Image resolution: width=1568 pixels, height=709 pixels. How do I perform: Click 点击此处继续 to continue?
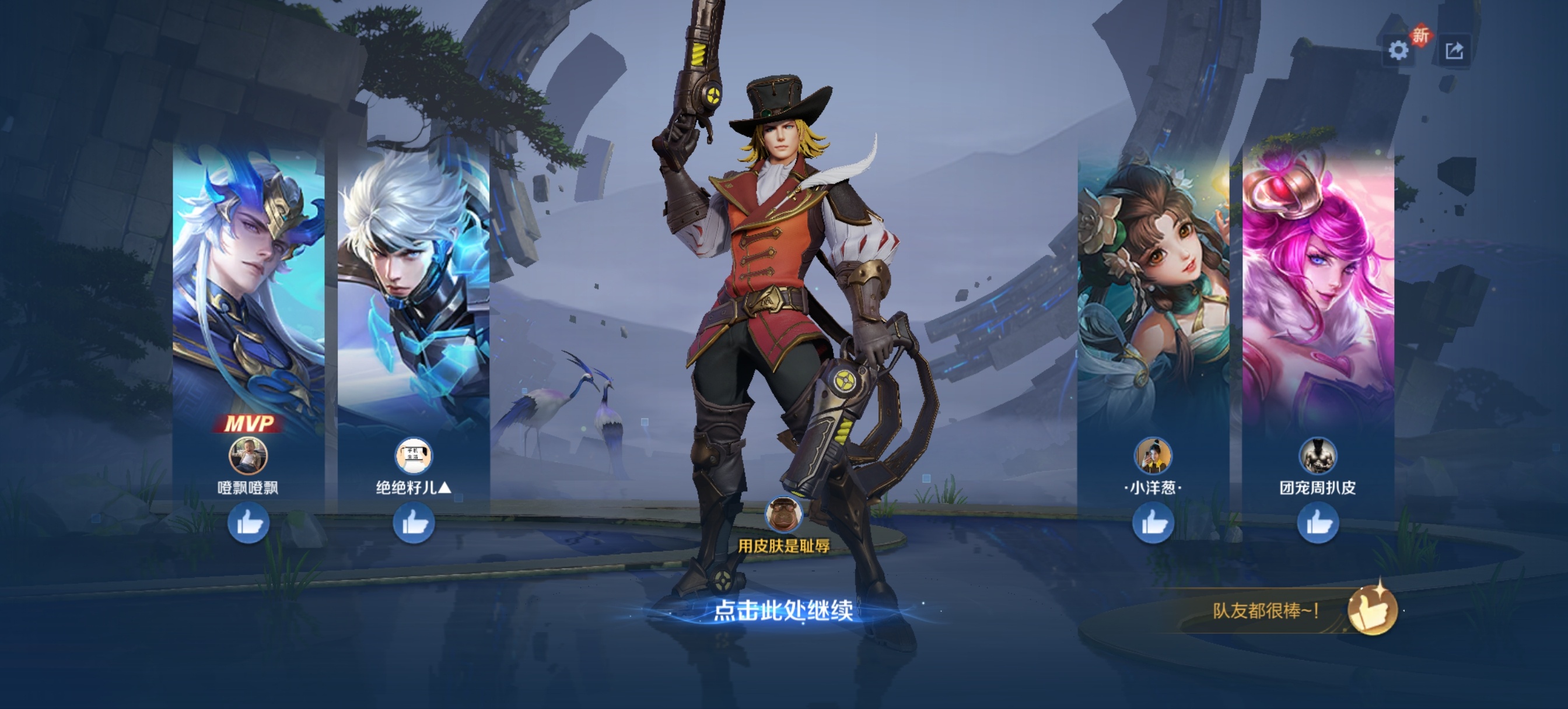click(x=783, y=610)
